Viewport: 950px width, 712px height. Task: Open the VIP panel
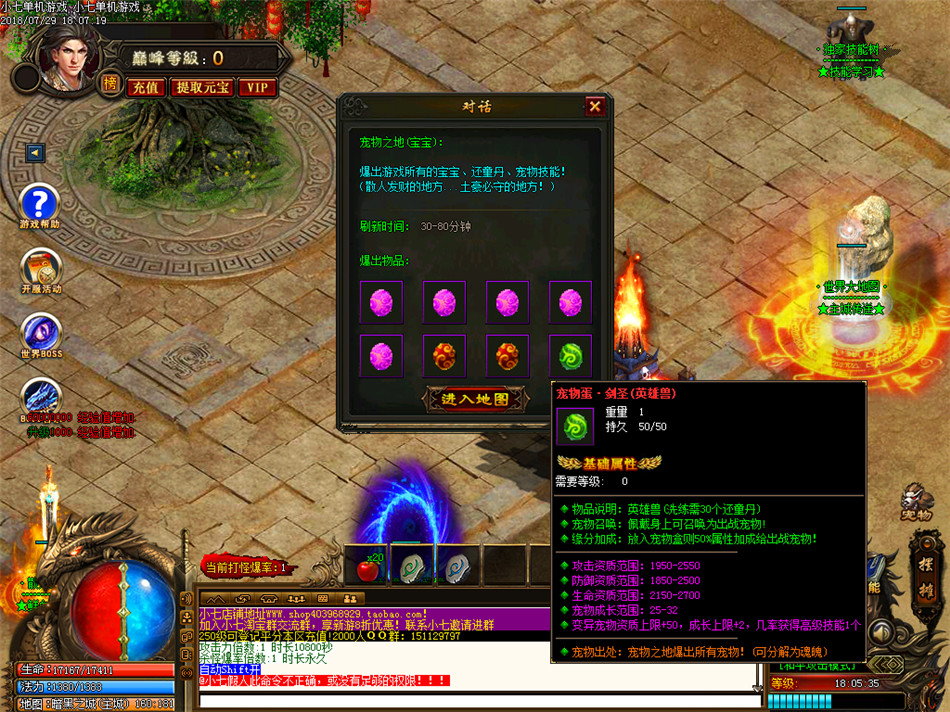click(x=258, y=88)
